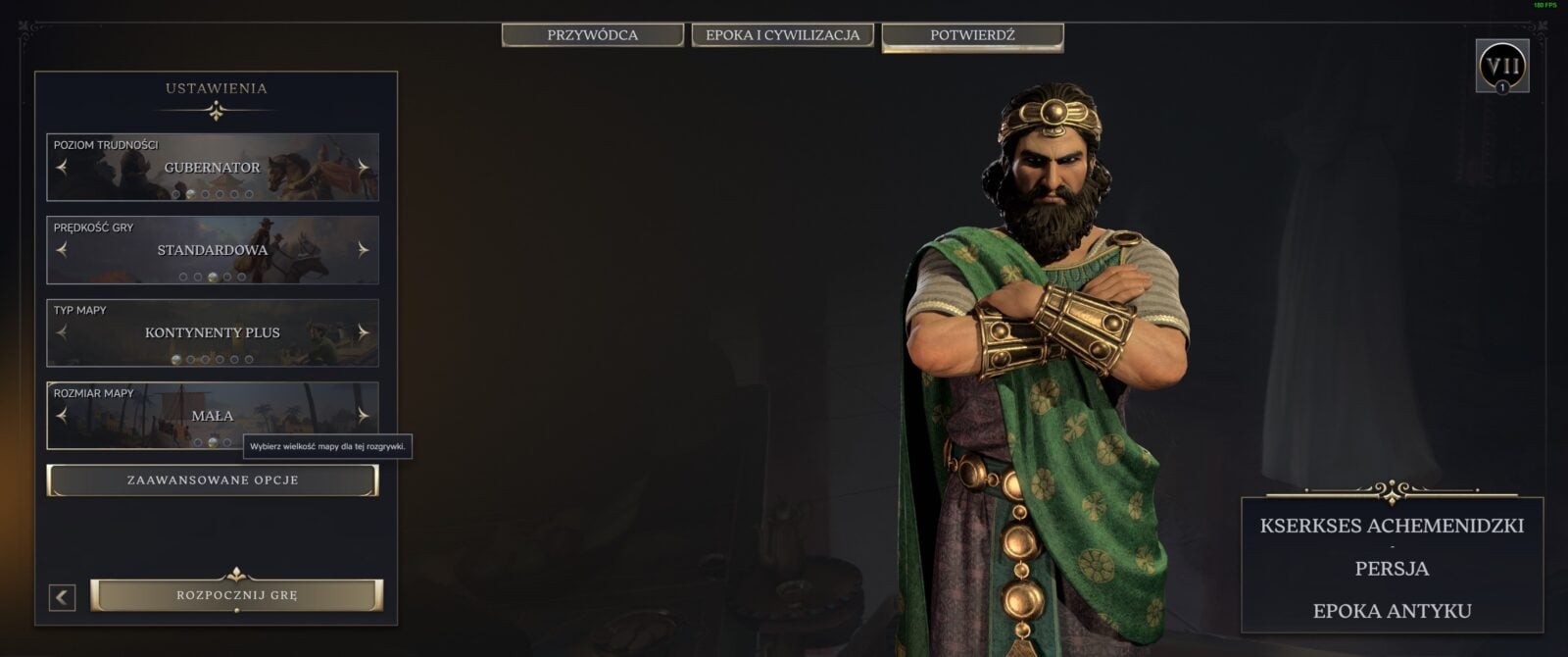Image resolution: width=1568 pixels, height=657 pixels.
Task: Choose next Typ Mapy option
Action: 364,332
